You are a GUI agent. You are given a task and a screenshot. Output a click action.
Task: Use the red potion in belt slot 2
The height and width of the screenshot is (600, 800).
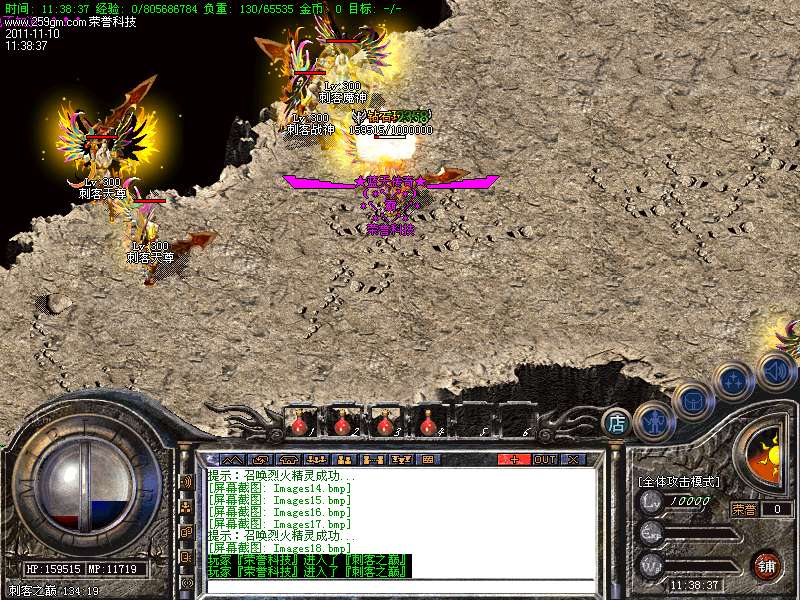pyautogui.click(x=342, y=424)
